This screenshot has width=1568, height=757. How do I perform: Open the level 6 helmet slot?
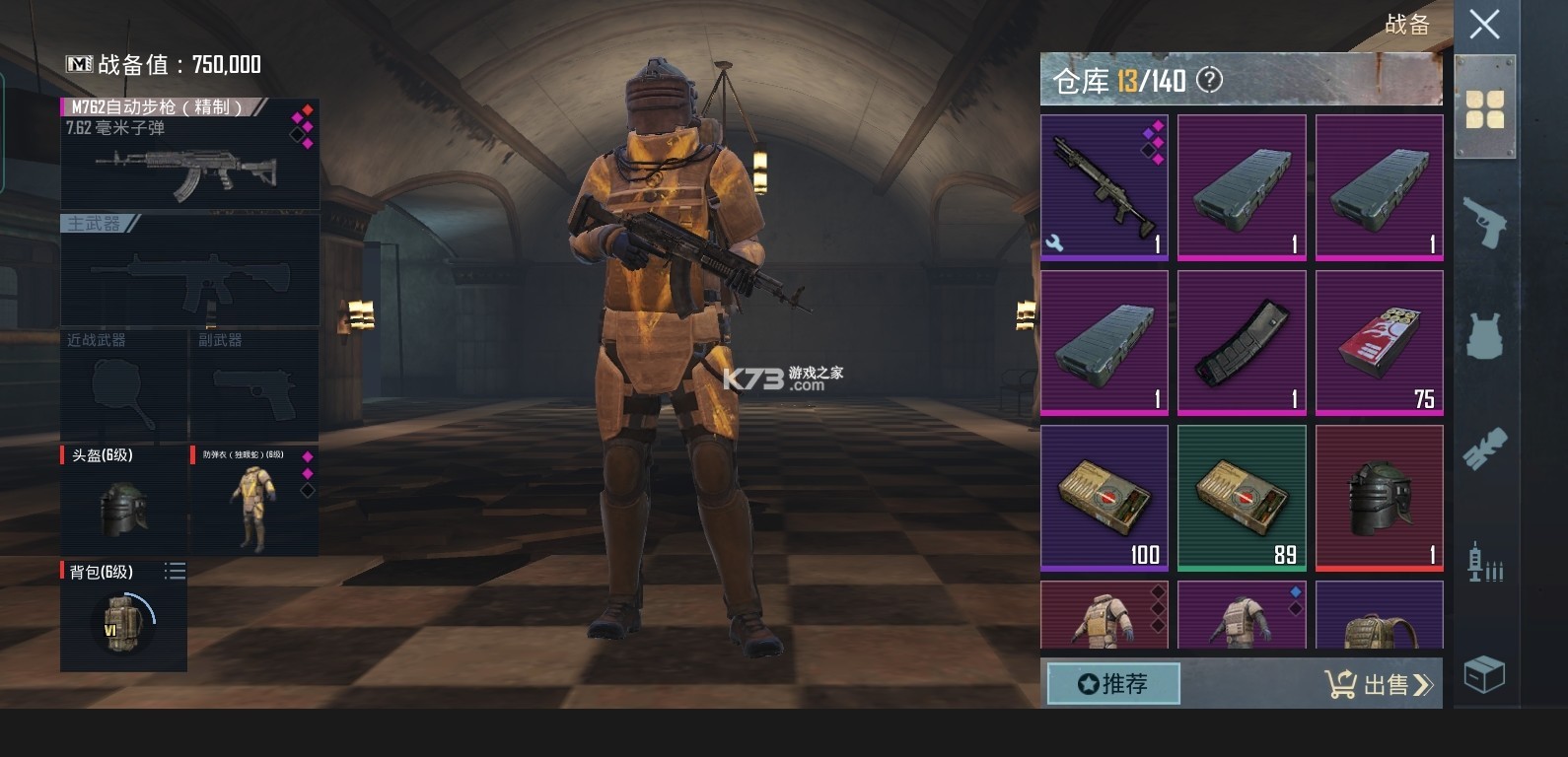(x=124, y=500)
